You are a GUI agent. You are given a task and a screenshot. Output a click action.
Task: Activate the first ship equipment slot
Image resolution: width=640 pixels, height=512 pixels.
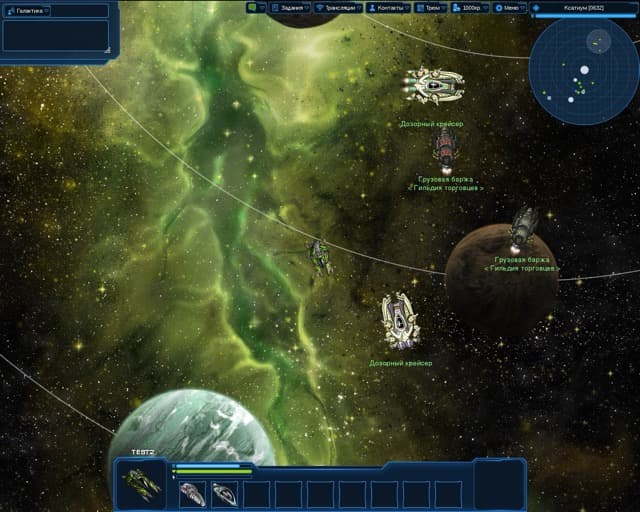pyautogui.click(x=192, y=493)
